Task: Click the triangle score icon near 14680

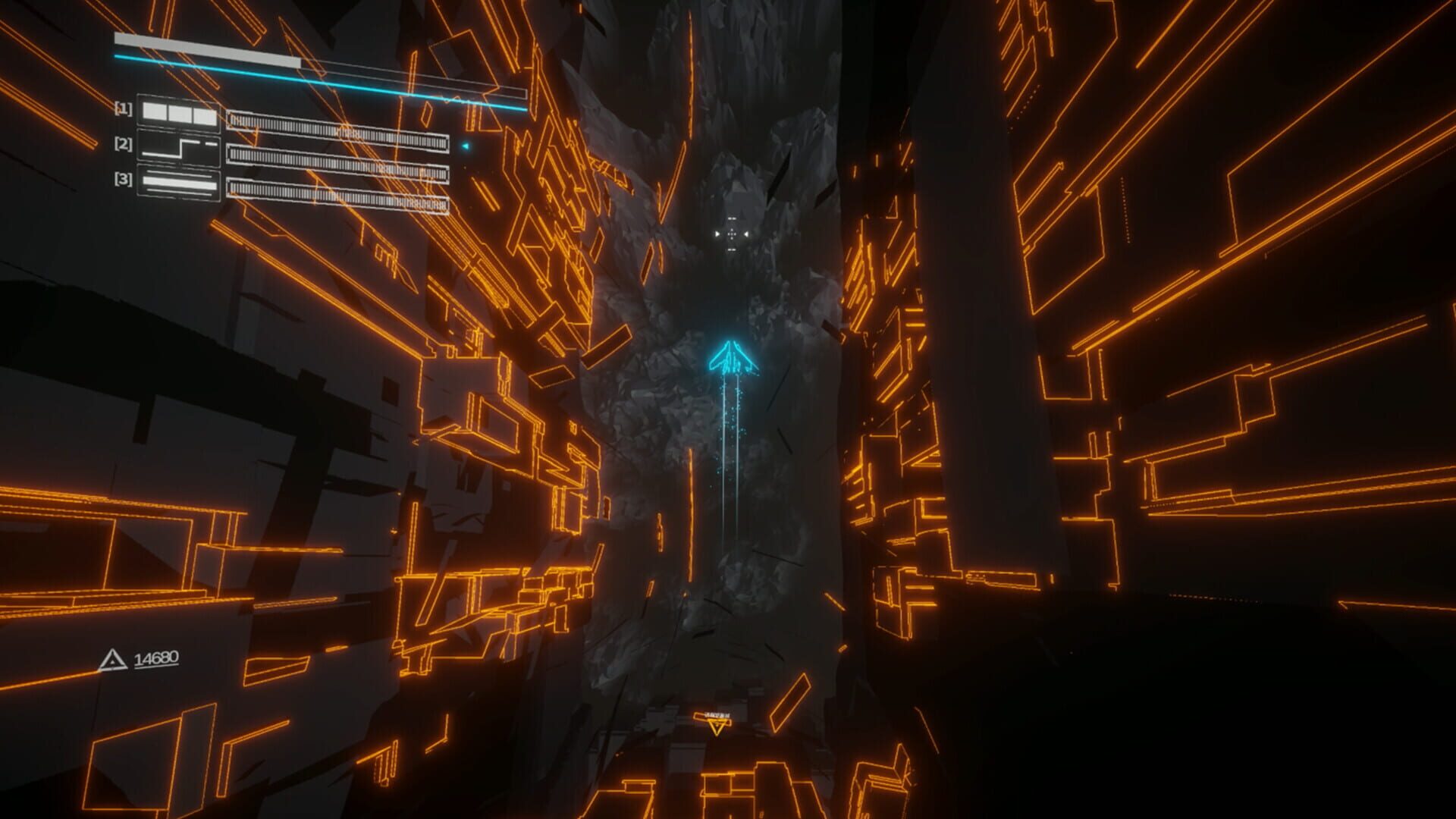Action: click(x=112, y=657)
